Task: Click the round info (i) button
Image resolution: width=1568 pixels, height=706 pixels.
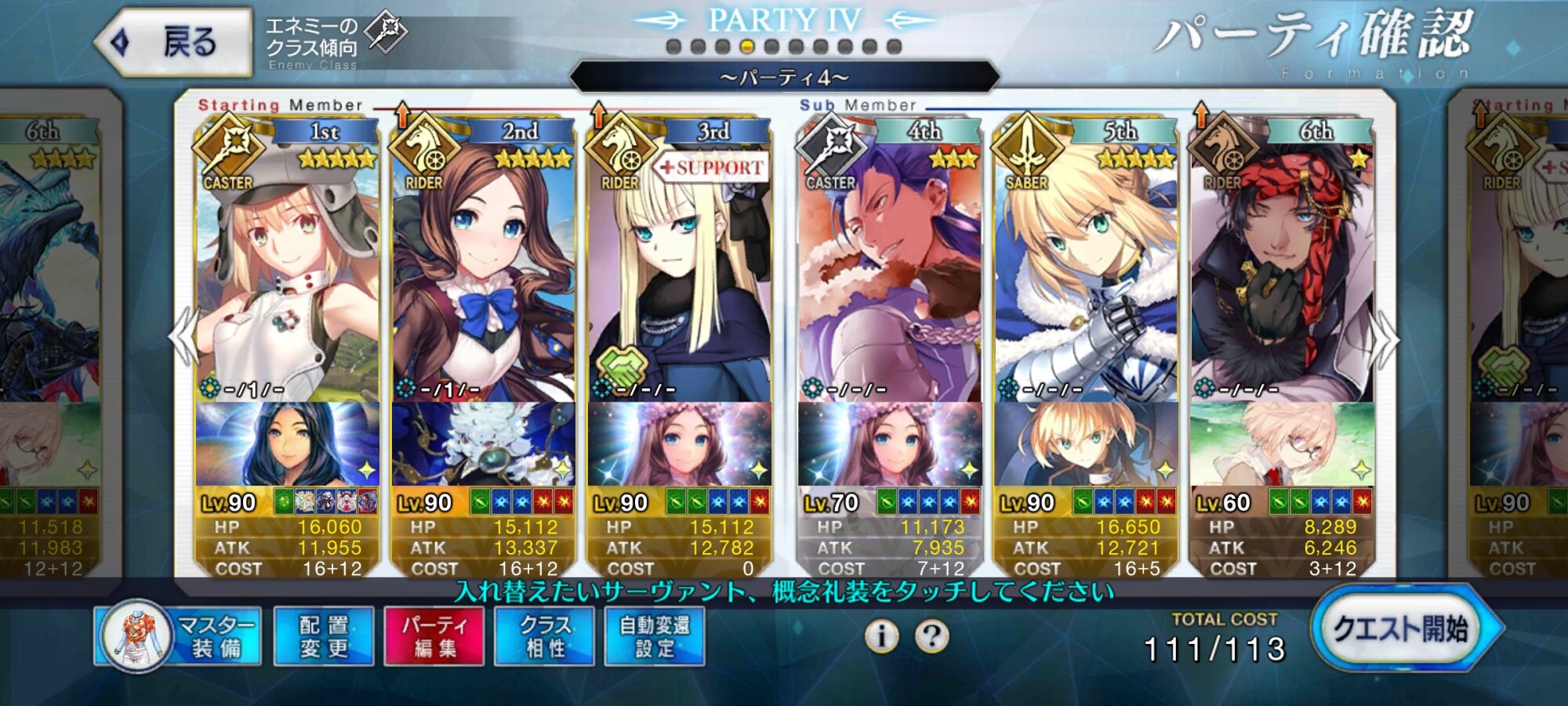Action: click(x=882, y=635)
